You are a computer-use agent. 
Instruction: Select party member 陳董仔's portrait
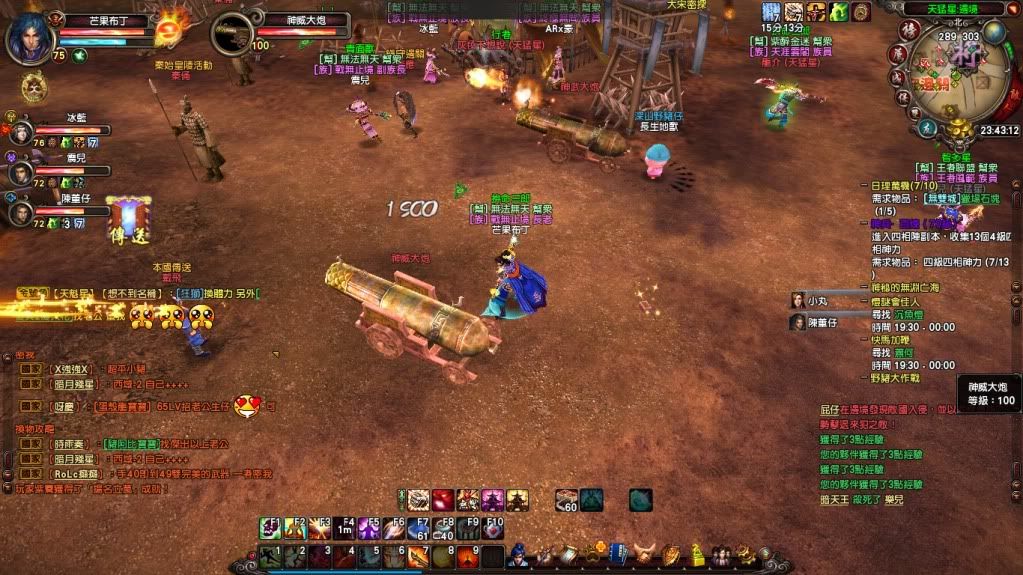pos(21,212)
